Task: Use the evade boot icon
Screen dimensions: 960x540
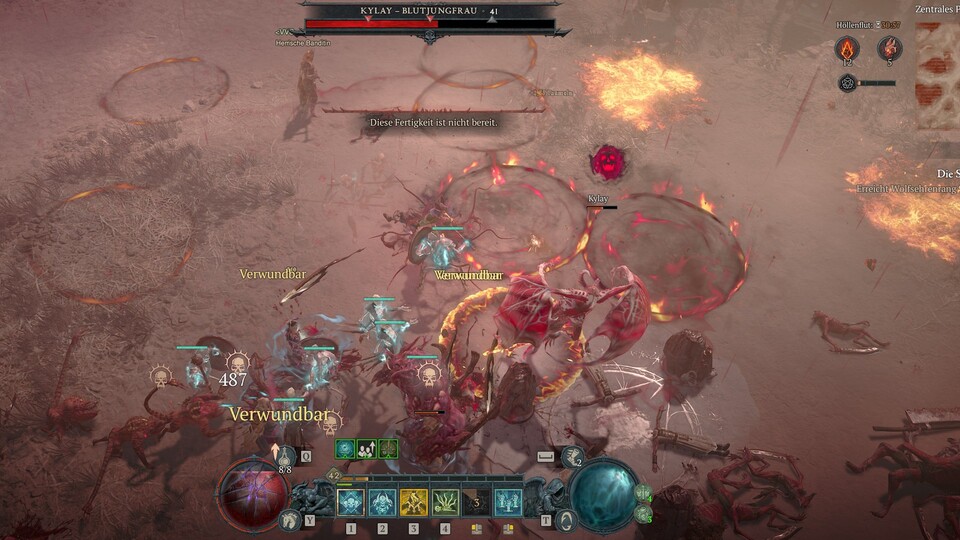Action: (x=573, y=458)
